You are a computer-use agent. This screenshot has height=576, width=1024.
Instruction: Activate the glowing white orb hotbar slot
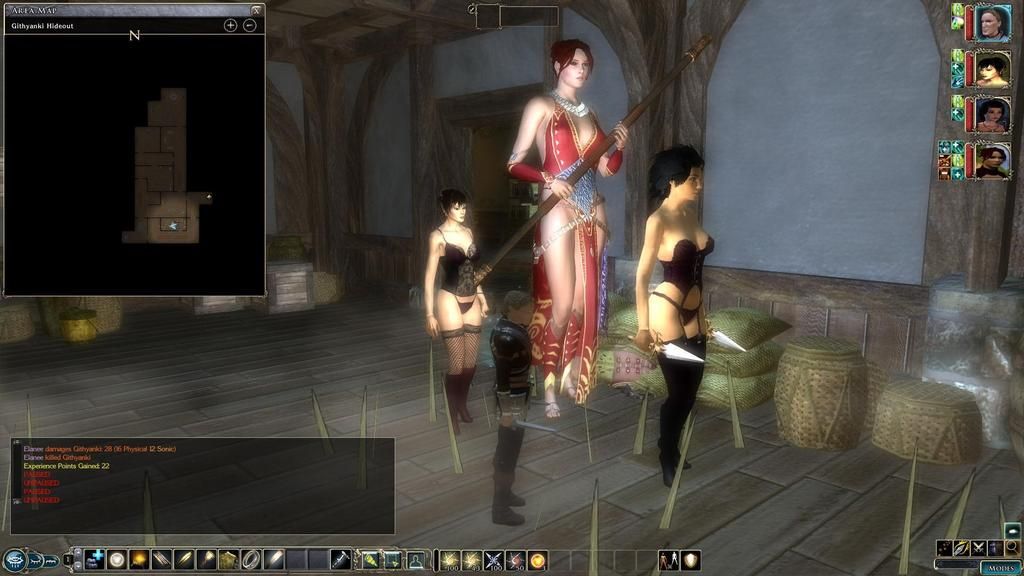tap(118, 560)
